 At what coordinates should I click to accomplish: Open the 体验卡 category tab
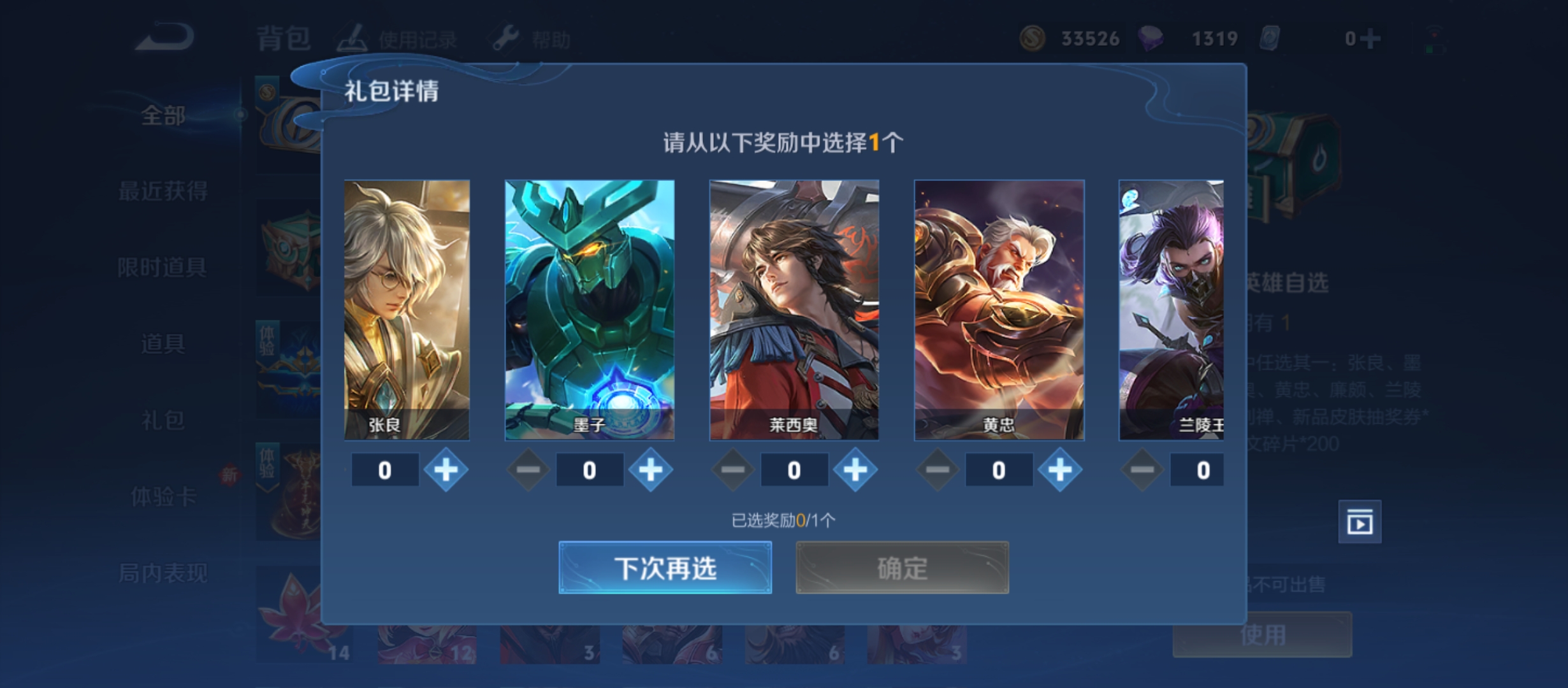(163, 496)
